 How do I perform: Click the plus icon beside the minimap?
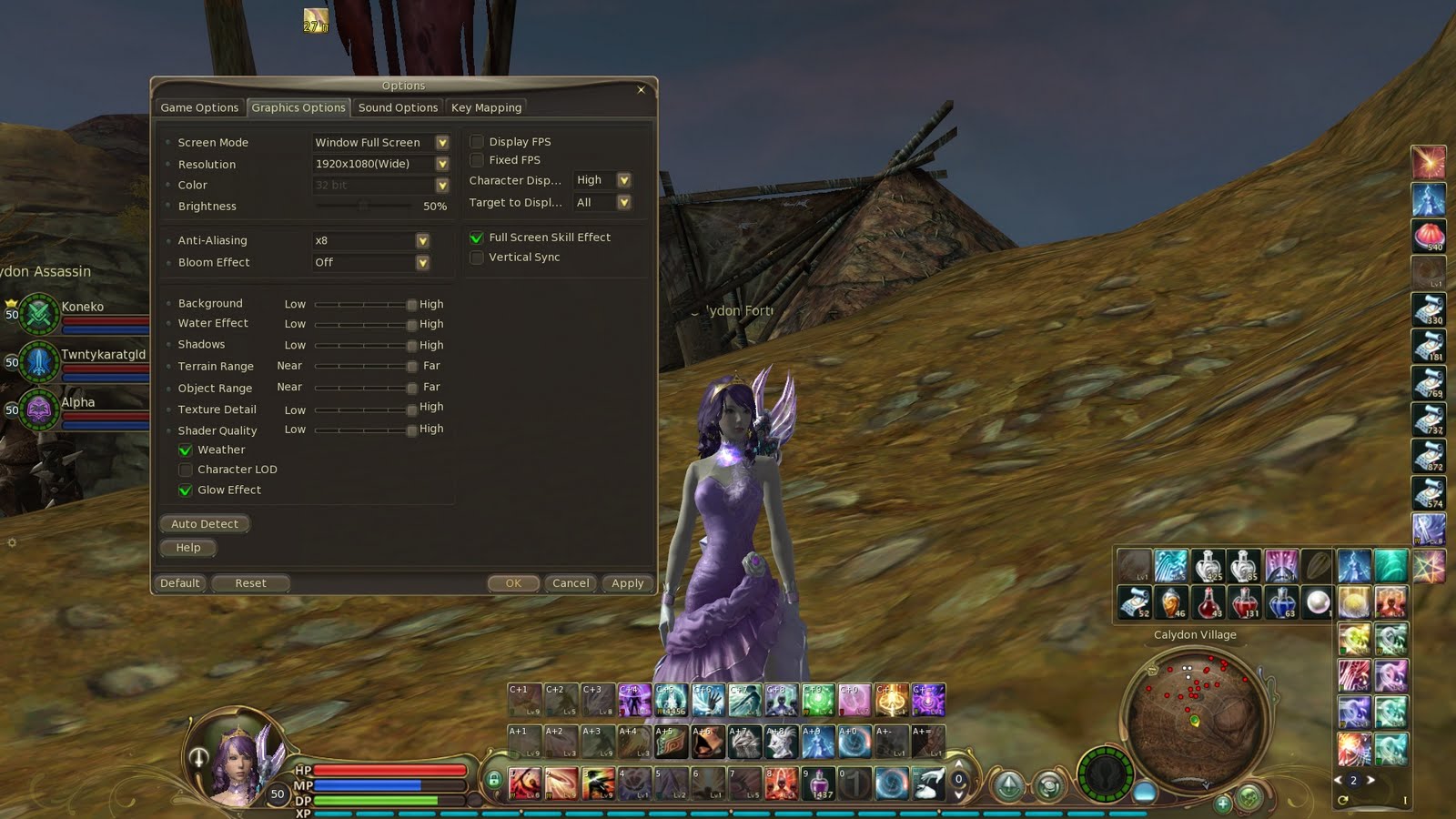pos(1222,804)
